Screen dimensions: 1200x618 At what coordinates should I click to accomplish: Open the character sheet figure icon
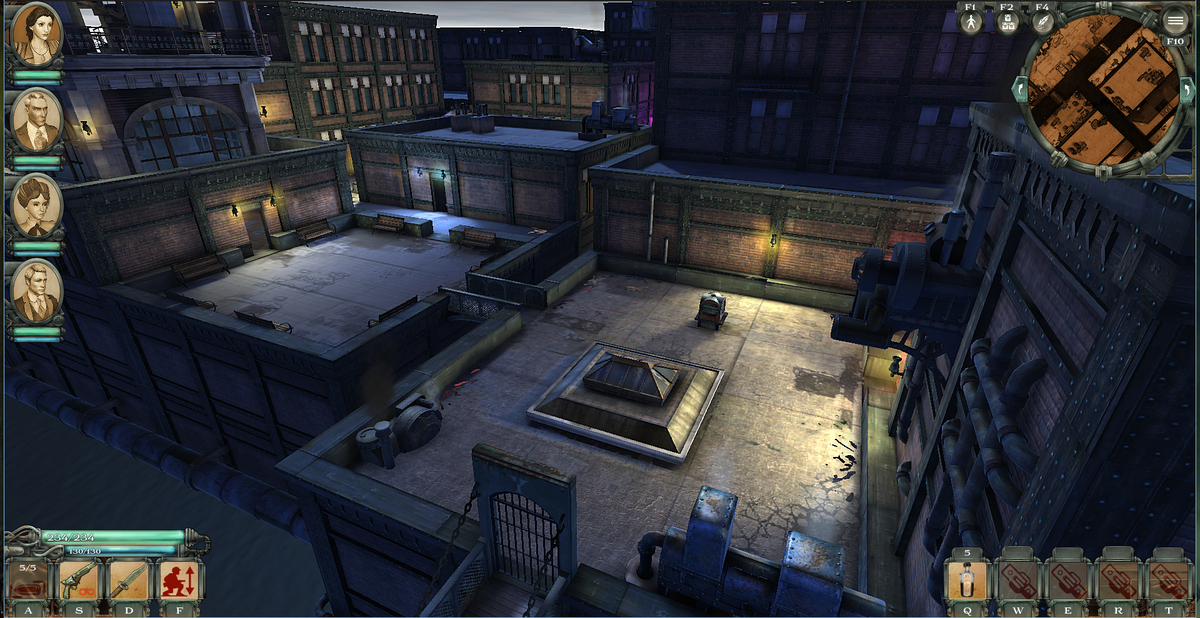pos(971,23)
